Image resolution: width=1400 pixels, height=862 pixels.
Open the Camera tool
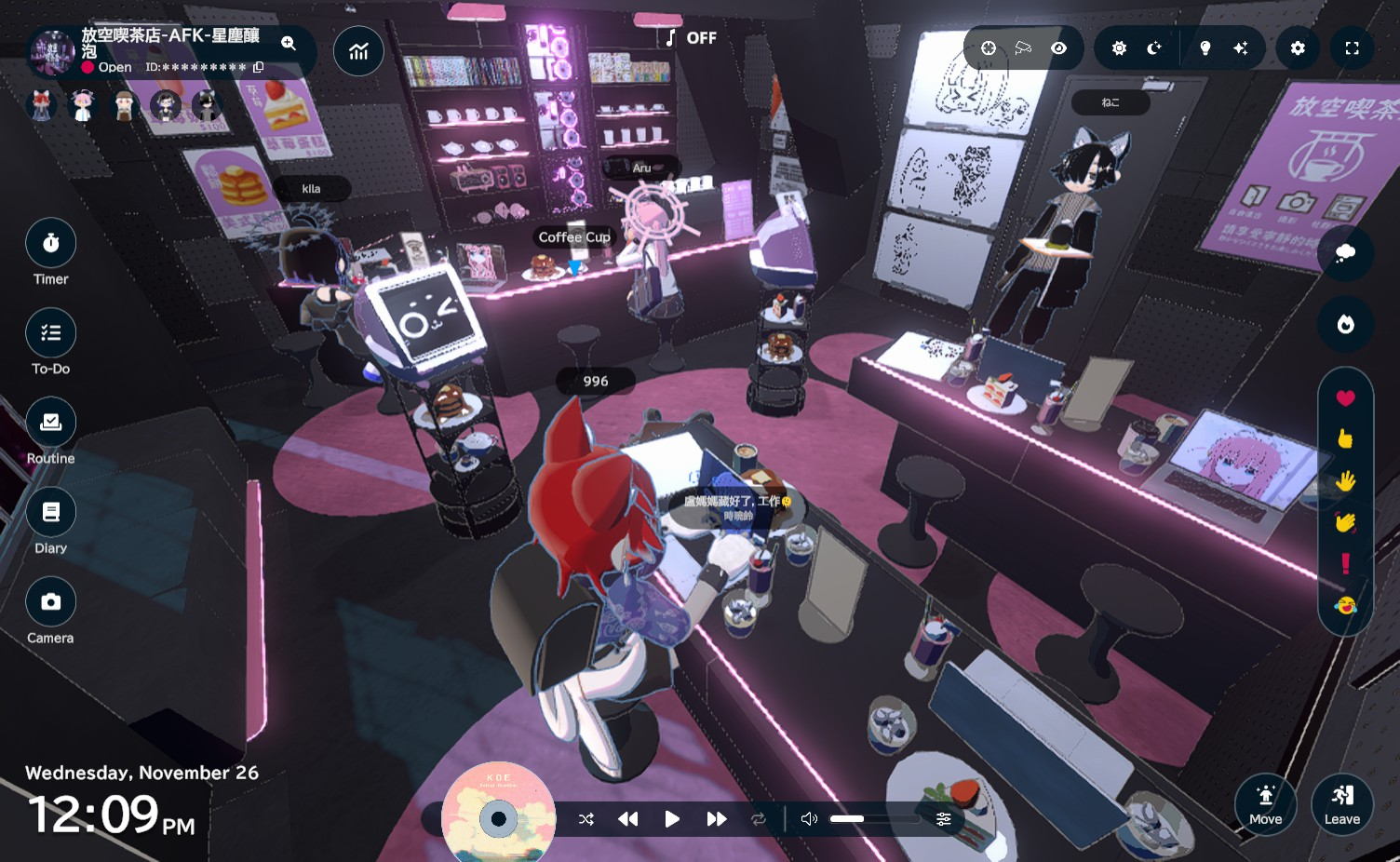click(x=50, y=602)
